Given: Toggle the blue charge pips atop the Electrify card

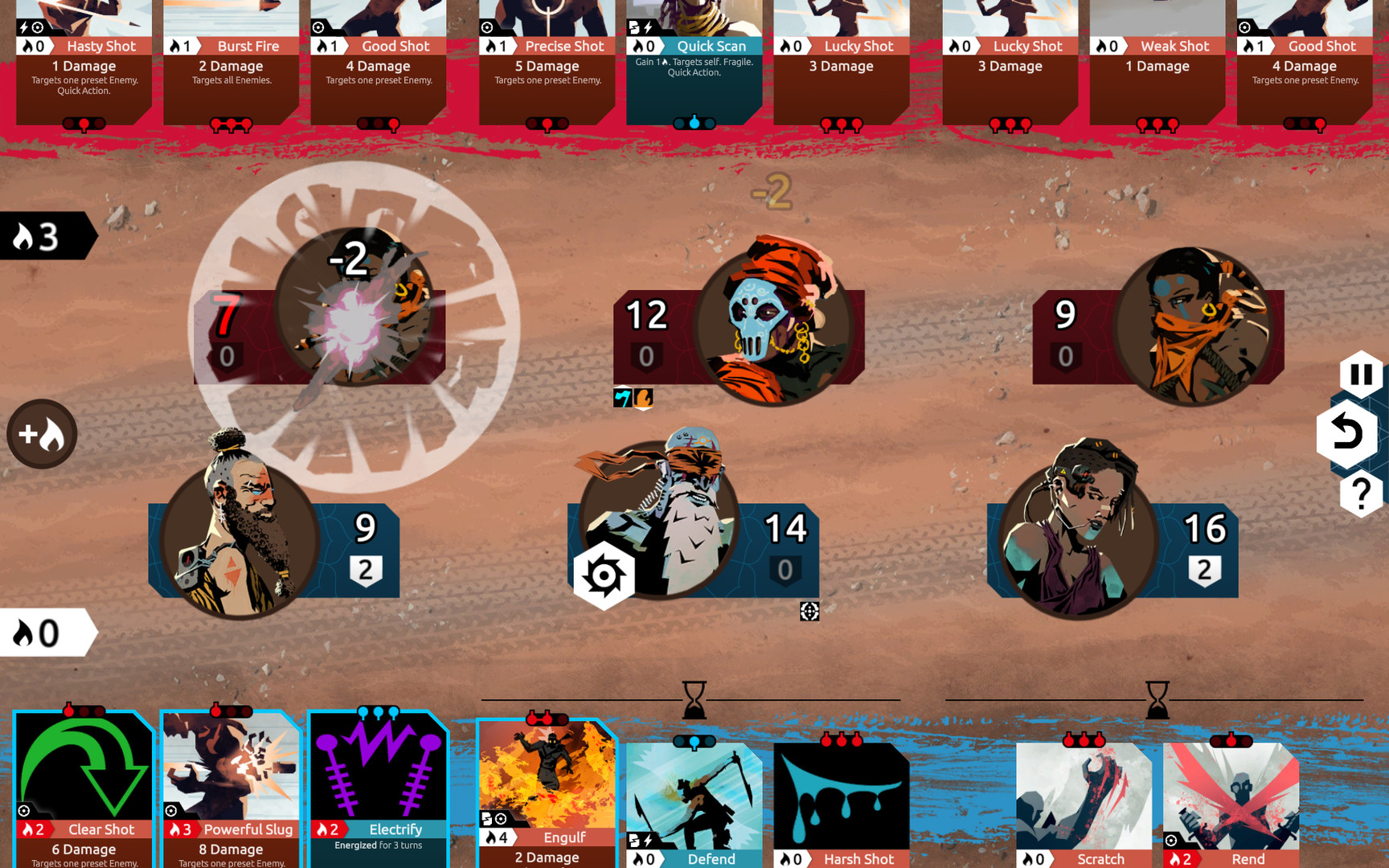Looking at the screenshot, I should (377, 710).
